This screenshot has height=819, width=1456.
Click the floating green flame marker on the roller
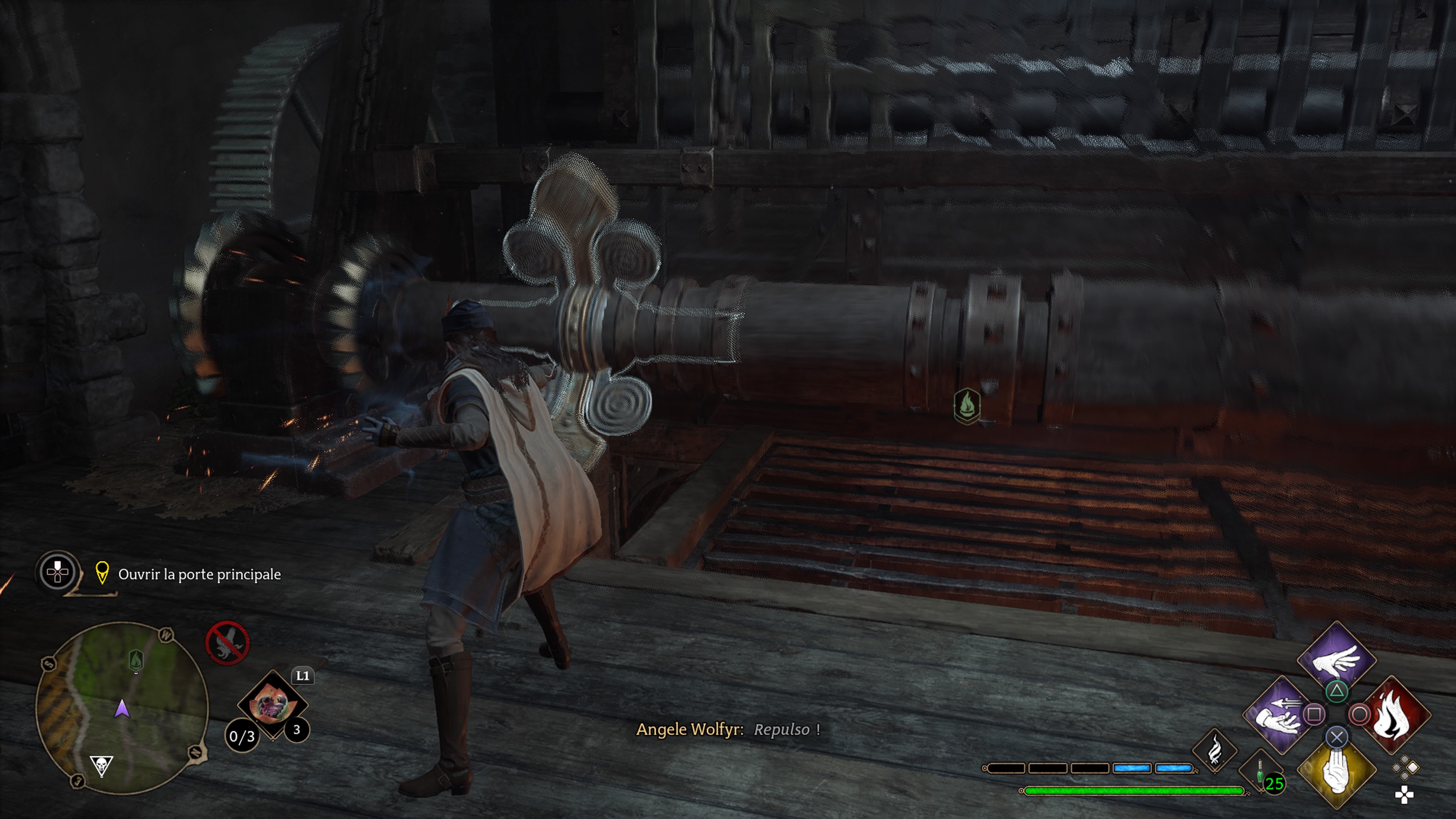966,405
